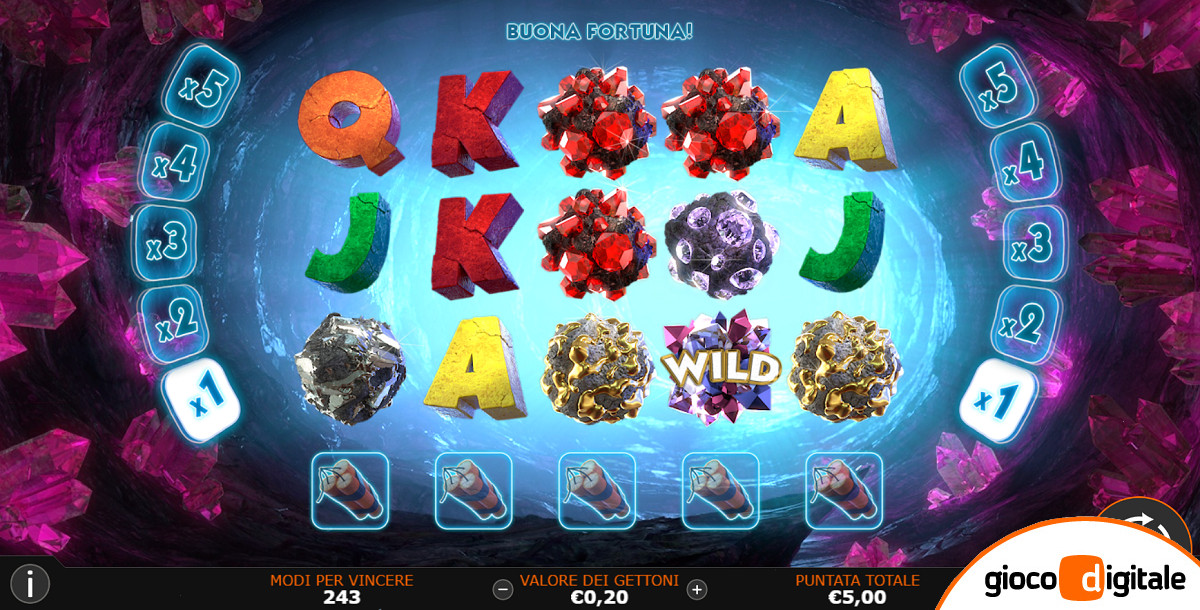Click the Gioco Digitale logo
Viewport: 1200px width, 610px height.
click(1084, 579)
